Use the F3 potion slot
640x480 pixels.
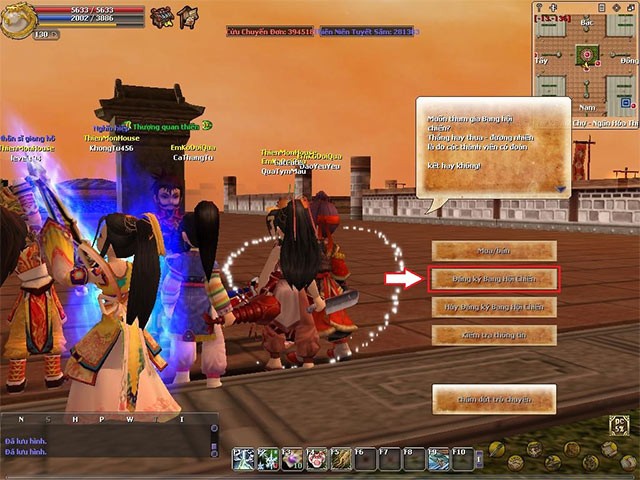293,458
